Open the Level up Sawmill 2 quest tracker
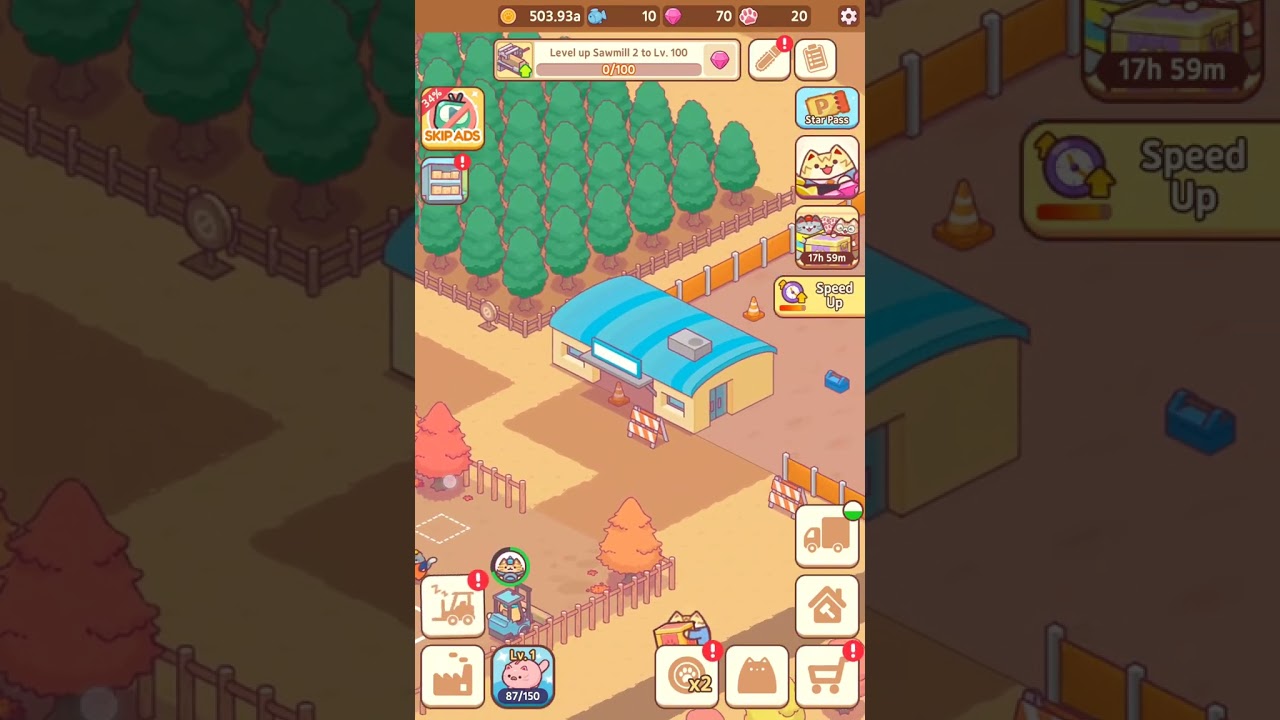This screenshot has height=720, width=1280. pos(617,60)
